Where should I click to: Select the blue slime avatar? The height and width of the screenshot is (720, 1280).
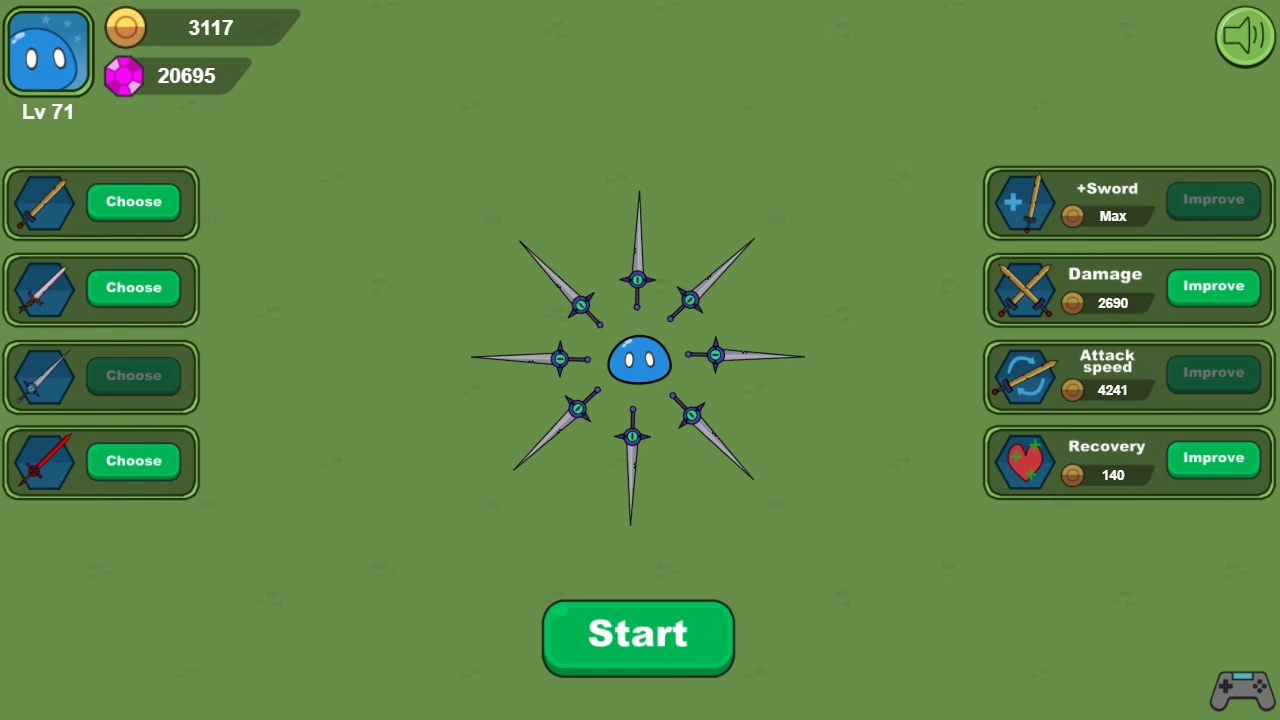click(48, 50)
